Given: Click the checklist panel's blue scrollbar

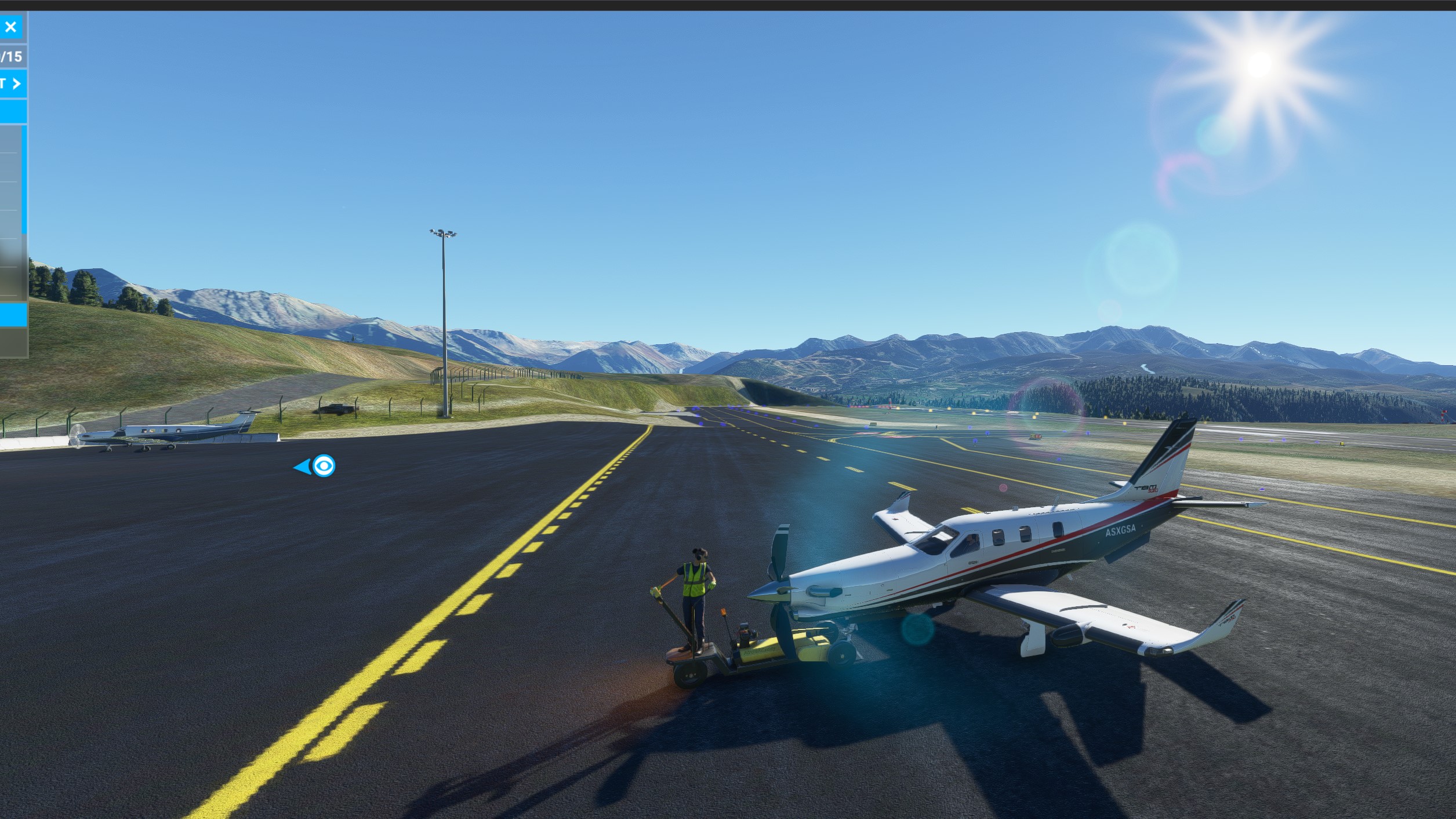Looking at the screenshot, I should pos(24,180).
